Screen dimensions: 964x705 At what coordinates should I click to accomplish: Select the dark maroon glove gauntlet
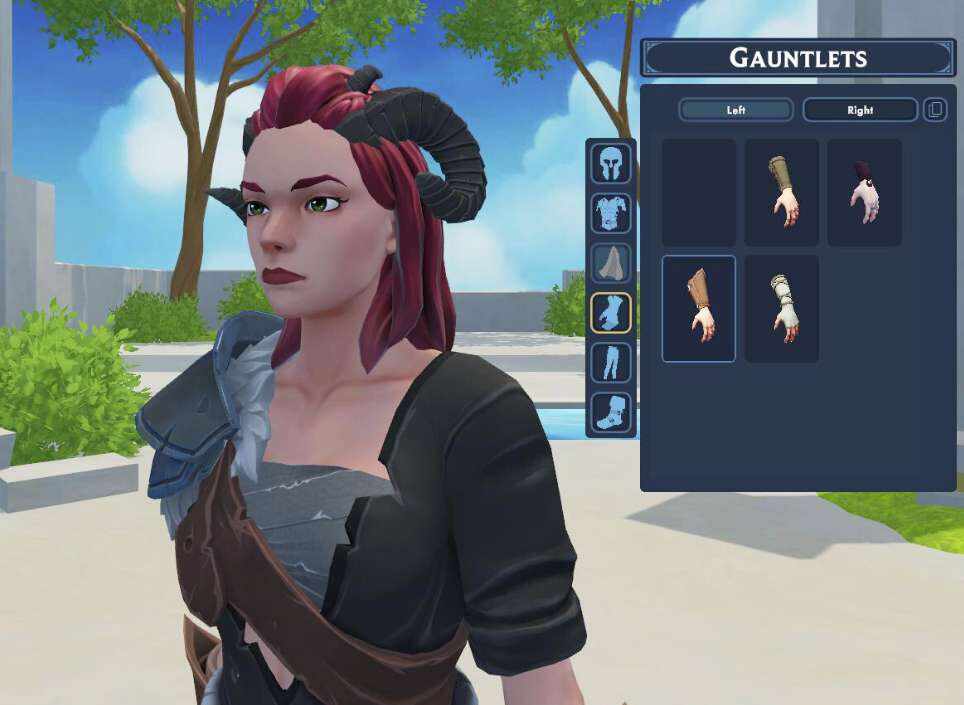point(864,193)
